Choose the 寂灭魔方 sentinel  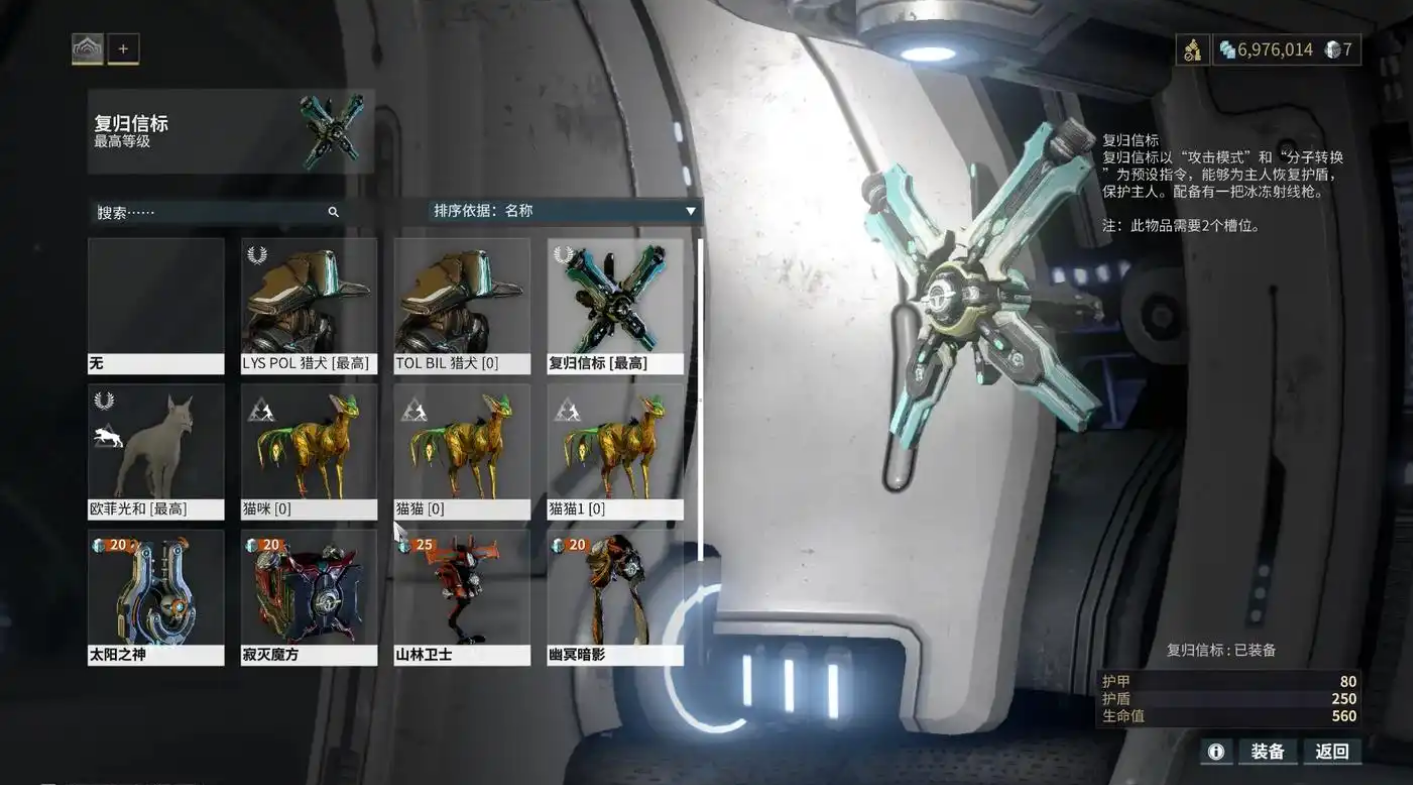309,597
